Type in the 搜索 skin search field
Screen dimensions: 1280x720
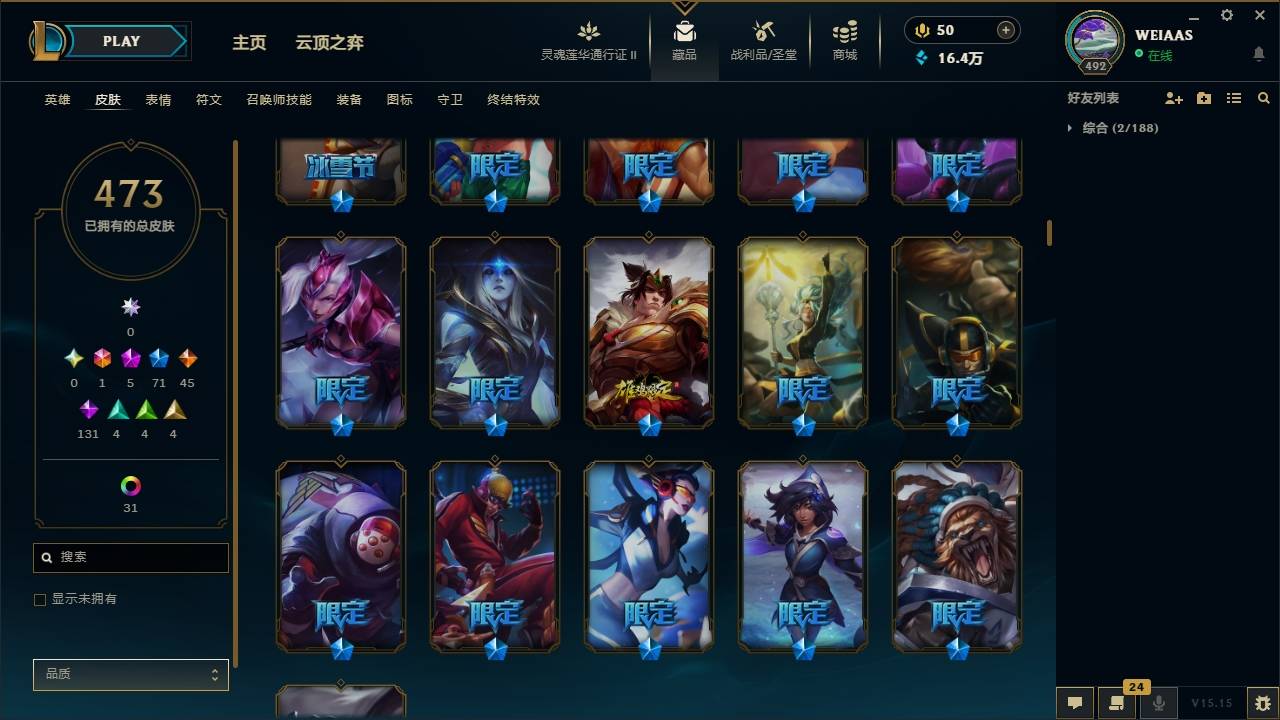coord(130,557)
